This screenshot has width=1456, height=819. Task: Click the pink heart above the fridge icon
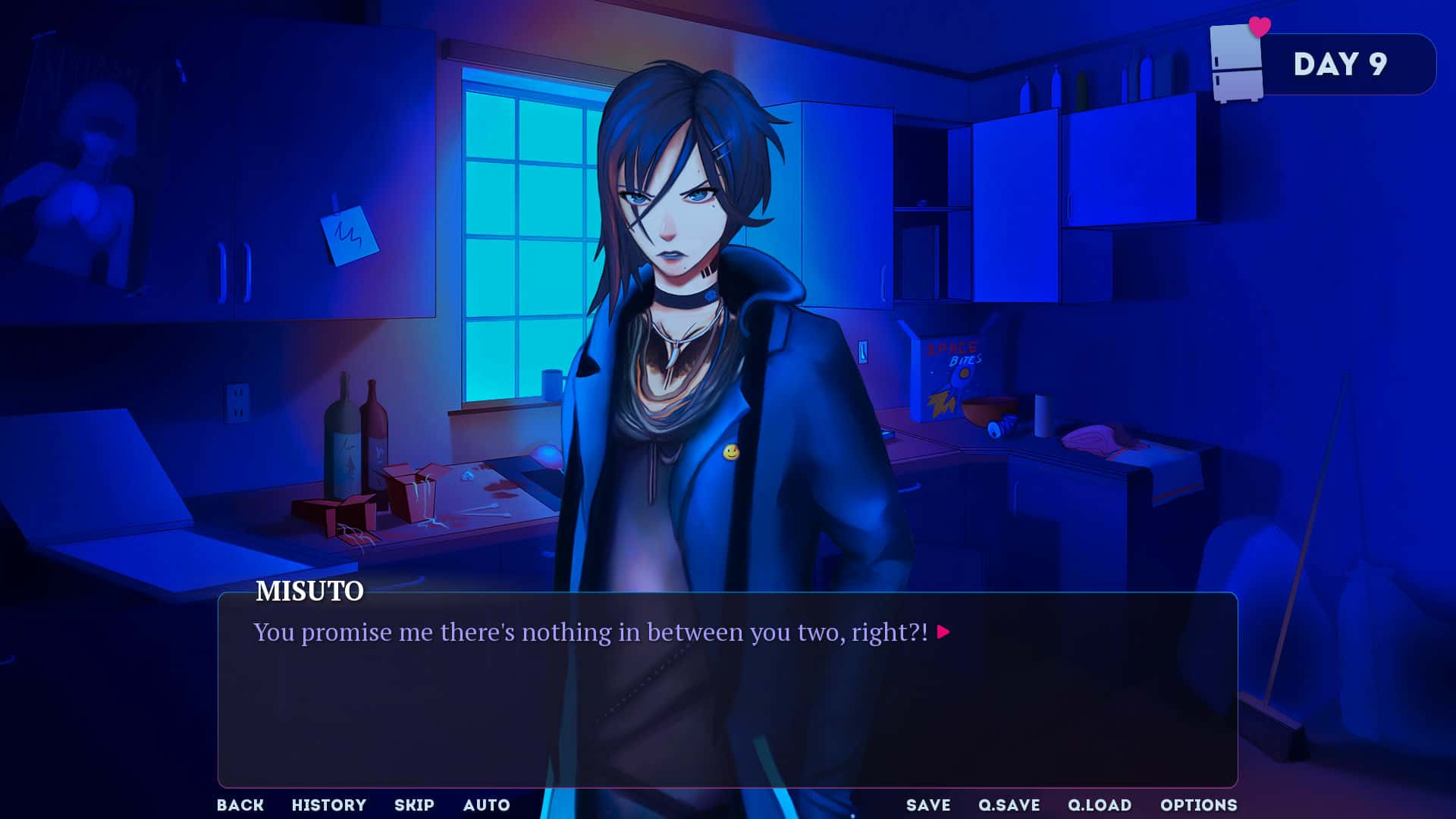(x=1259, y=28)
